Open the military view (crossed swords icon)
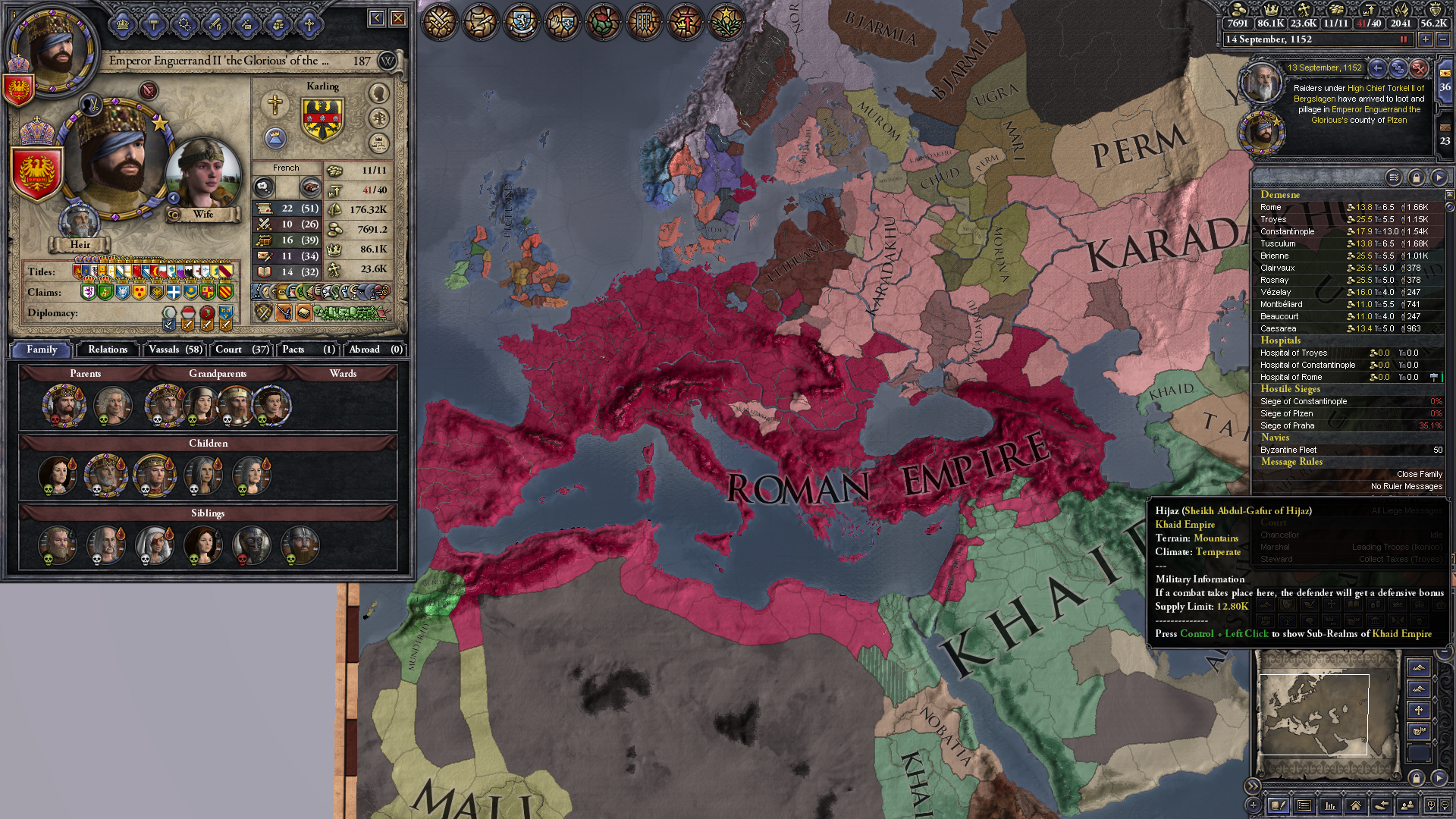 pyautogui.click(x=440, y=22)
